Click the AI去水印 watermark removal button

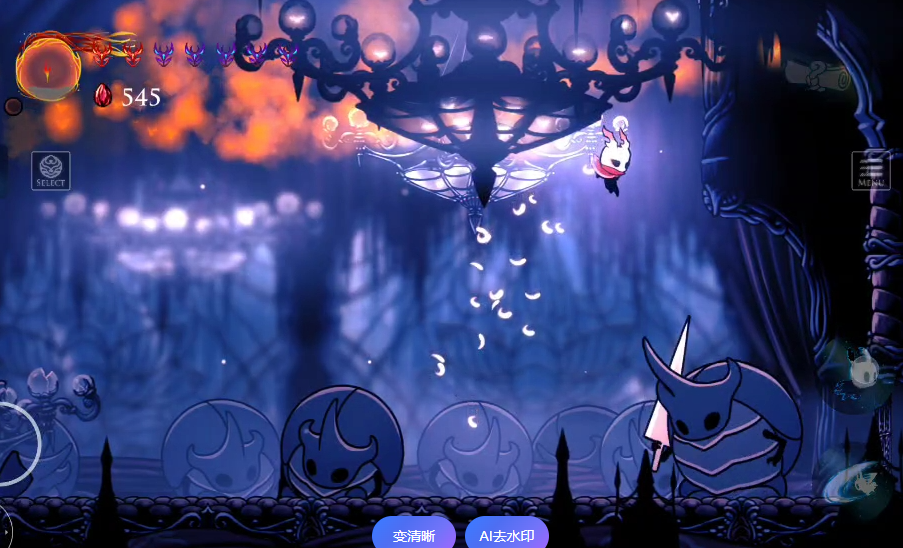tap(506, 535)
